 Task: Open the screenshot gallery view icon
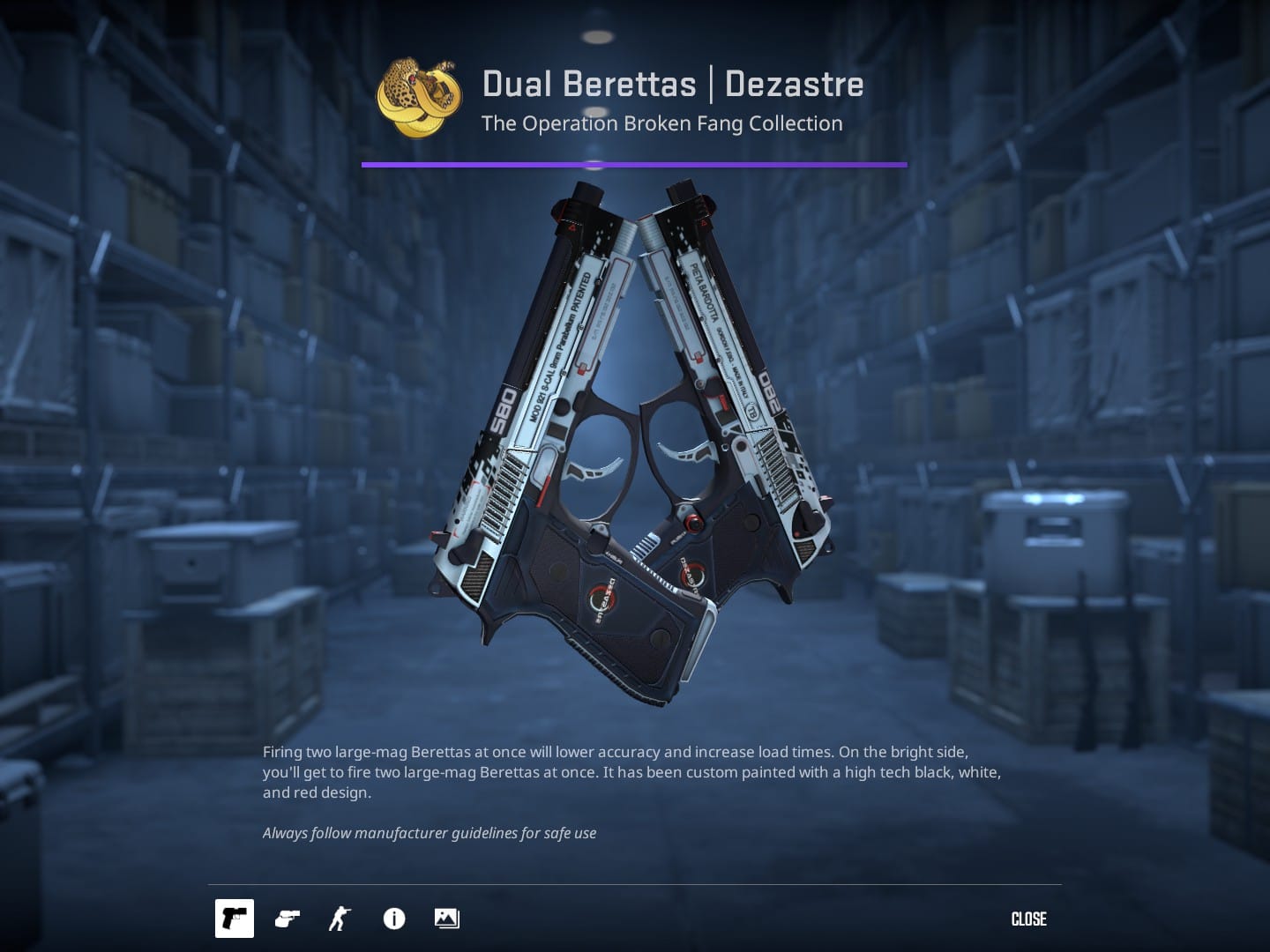click(x=445, y=919)
